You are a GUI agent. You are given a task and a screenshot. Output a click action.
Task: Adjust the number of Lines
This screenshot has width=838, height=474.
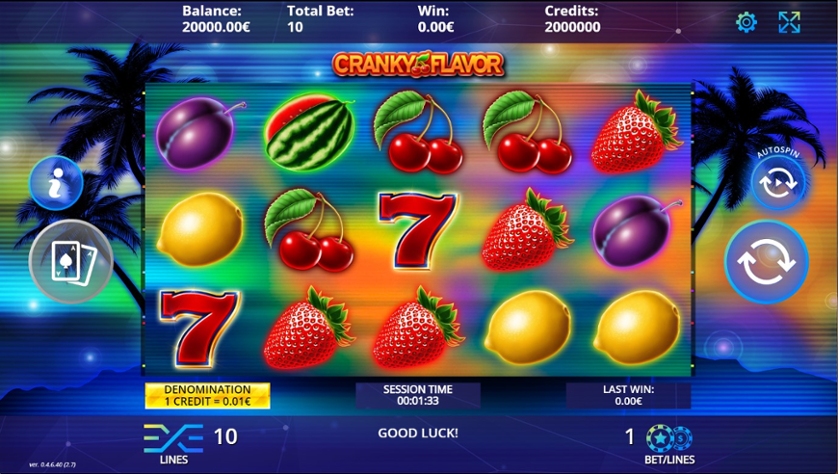[x=174, y=437]
